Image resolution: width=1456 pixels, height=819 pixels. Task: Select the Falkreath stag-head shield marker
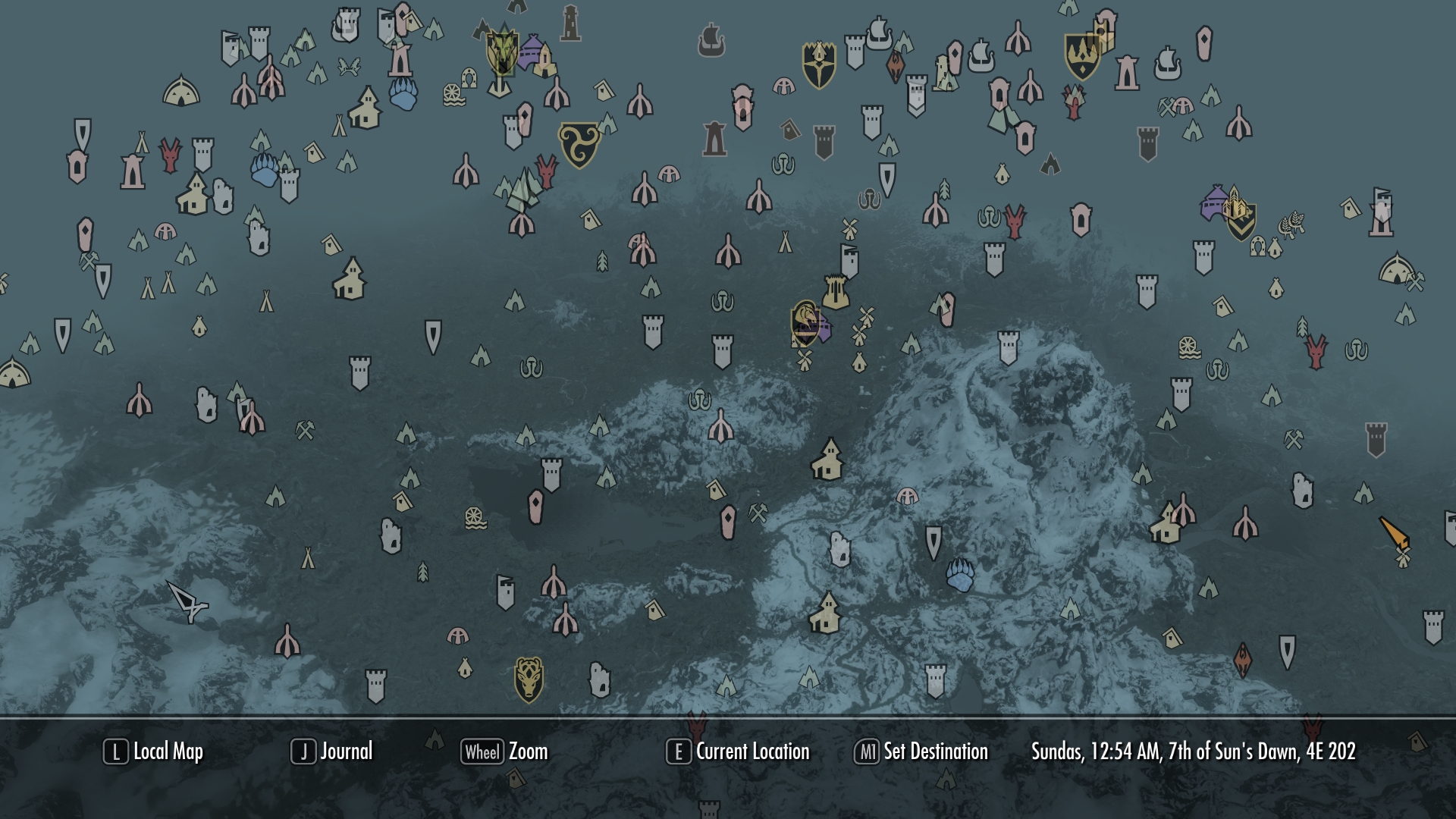tap(529, 679)
